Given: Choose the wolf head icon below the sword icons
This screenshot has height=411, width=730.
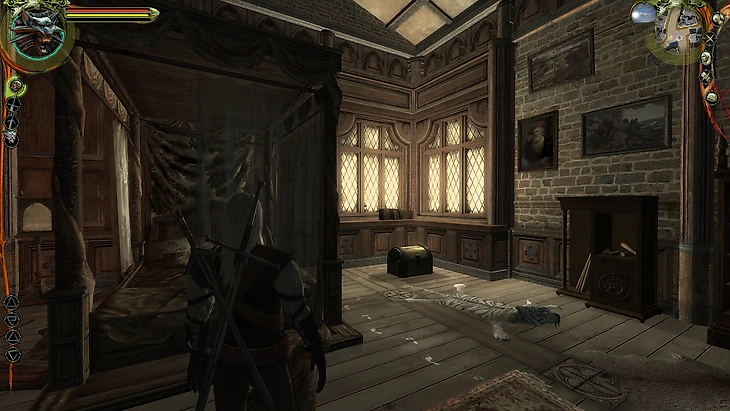Looking at the screenshot, I should click(x=12, y=138).
